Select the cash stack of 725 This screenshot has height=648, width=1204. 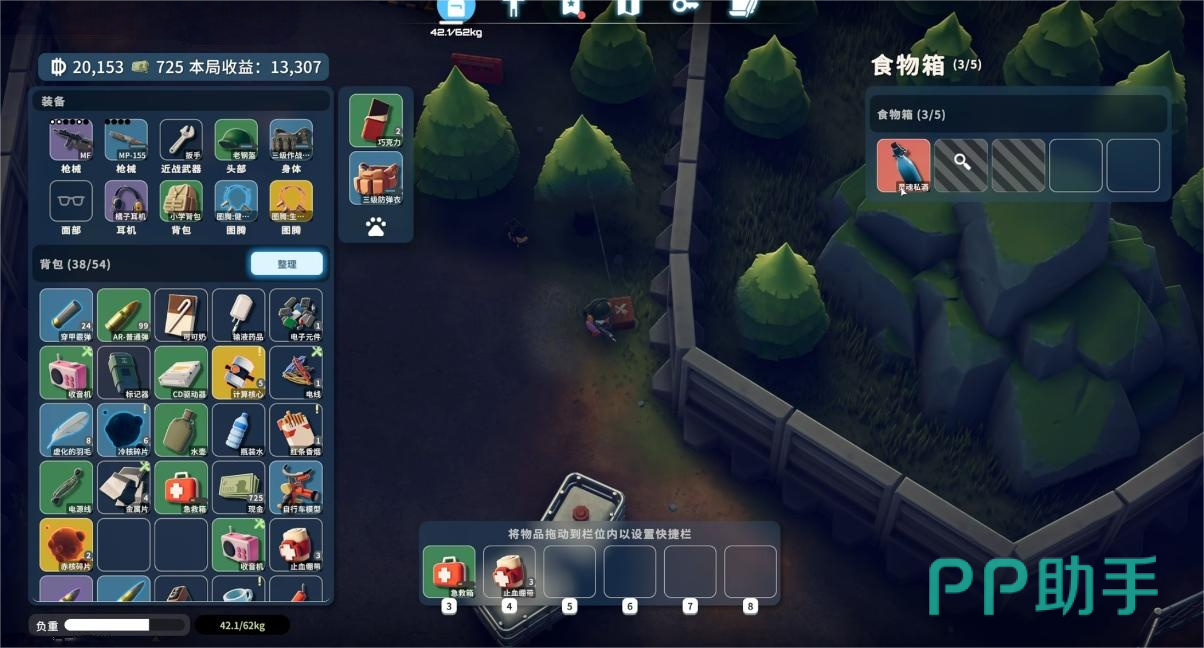point(239,487)
